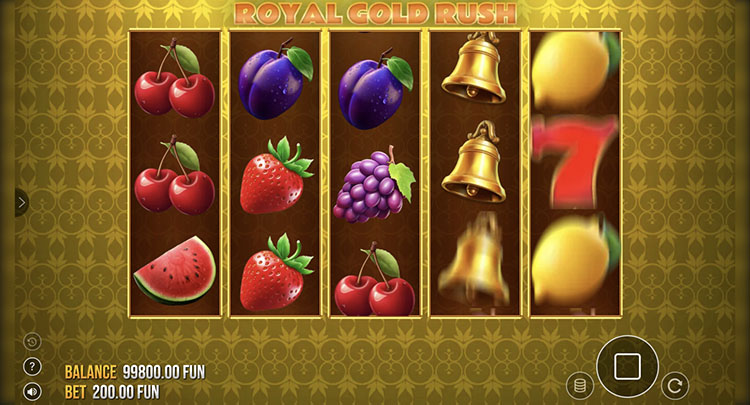Open the question mark help info
Viewport: 750px width, 405px height.
pos(32,366)
